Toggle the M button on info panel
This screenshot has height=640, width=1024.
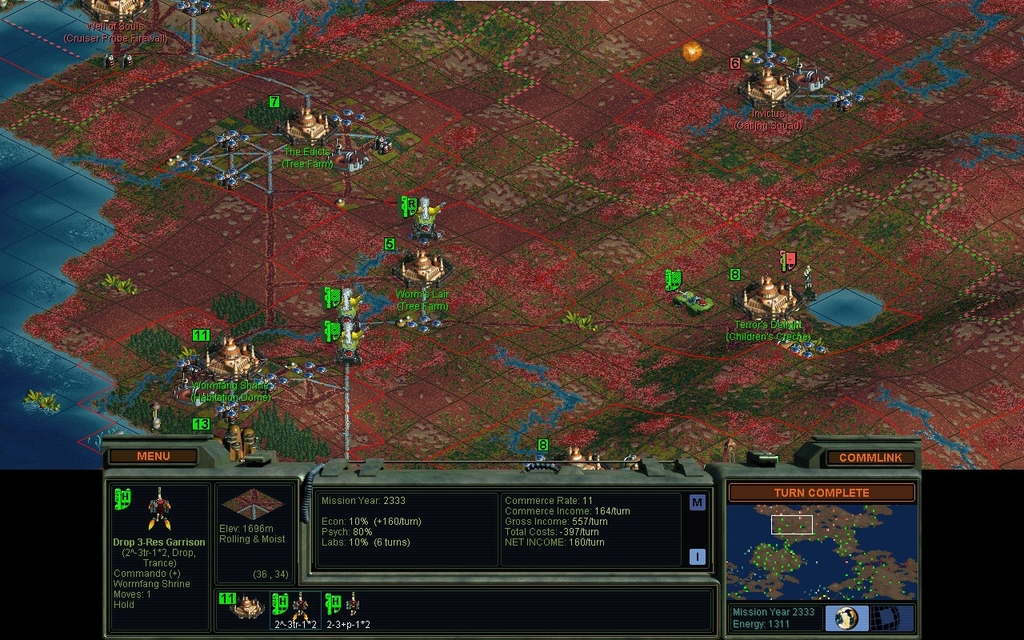click(x=697, y=503)
